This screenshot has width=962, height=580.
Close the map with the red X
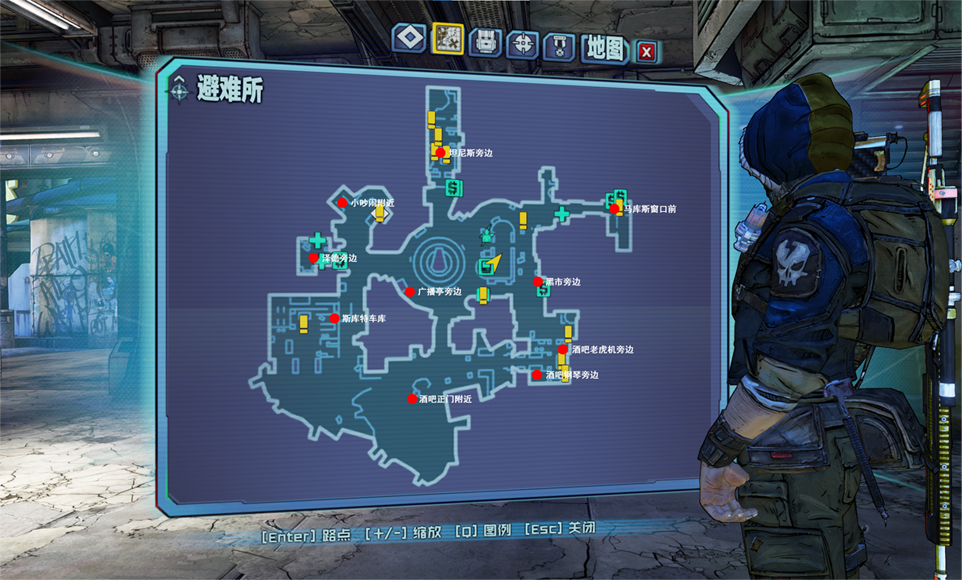[646, 51]
